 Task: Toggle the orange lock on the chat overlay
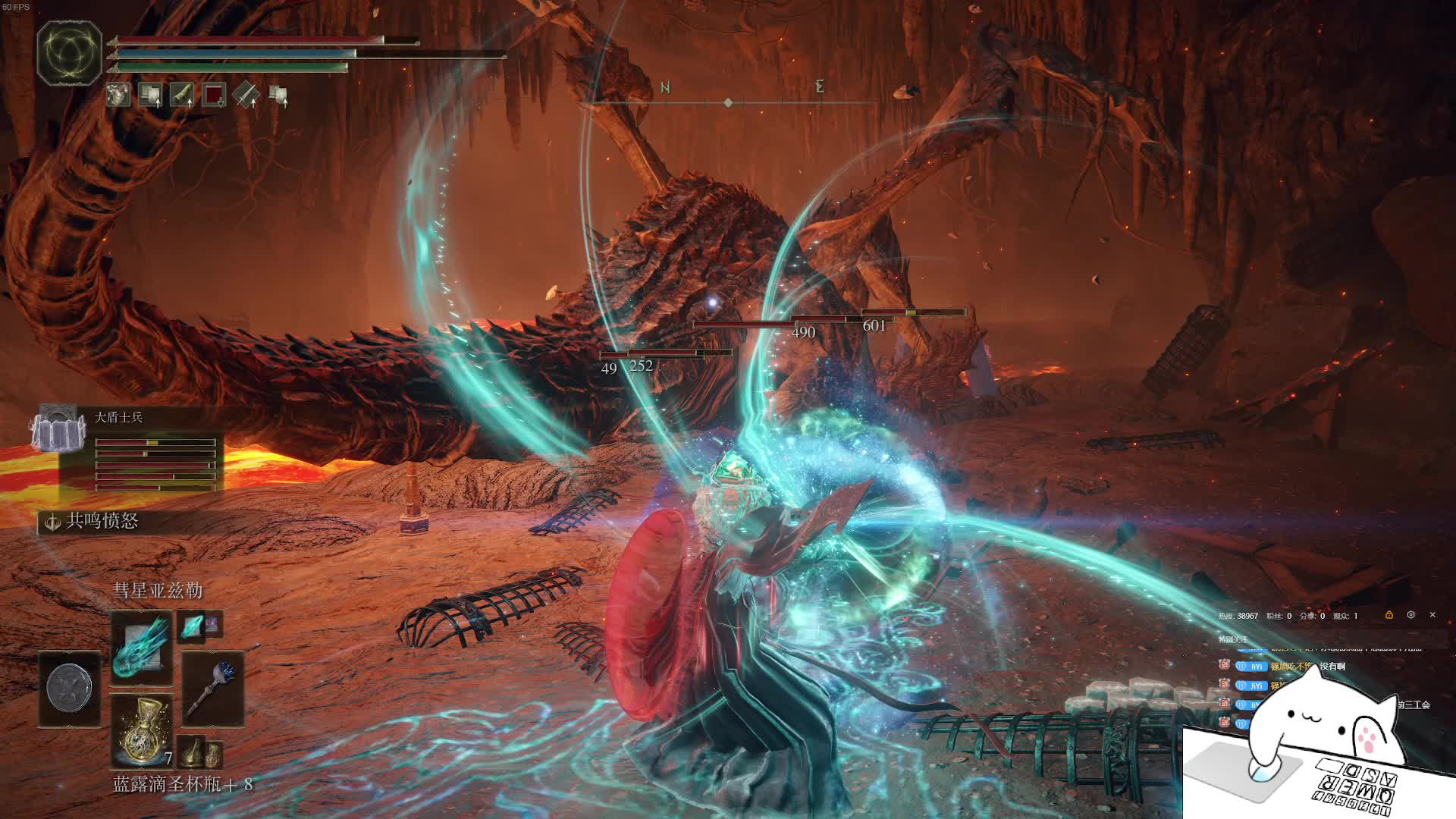[x=1389, y=615]
